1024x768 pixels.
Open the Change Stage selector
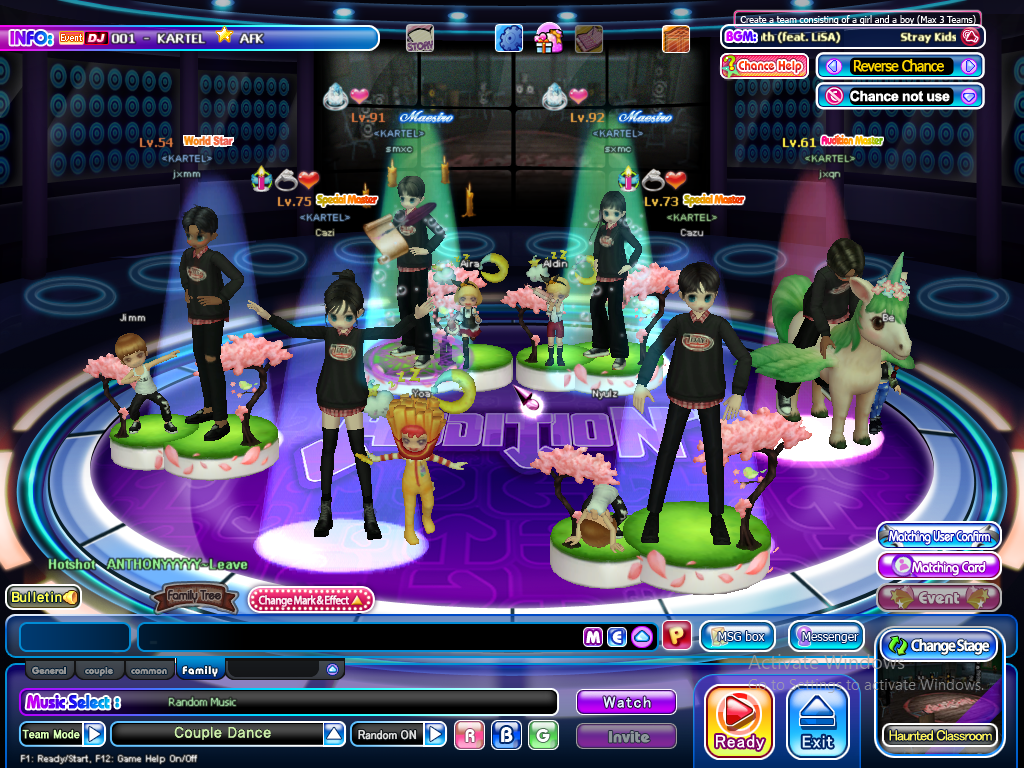tap(938, 646)
